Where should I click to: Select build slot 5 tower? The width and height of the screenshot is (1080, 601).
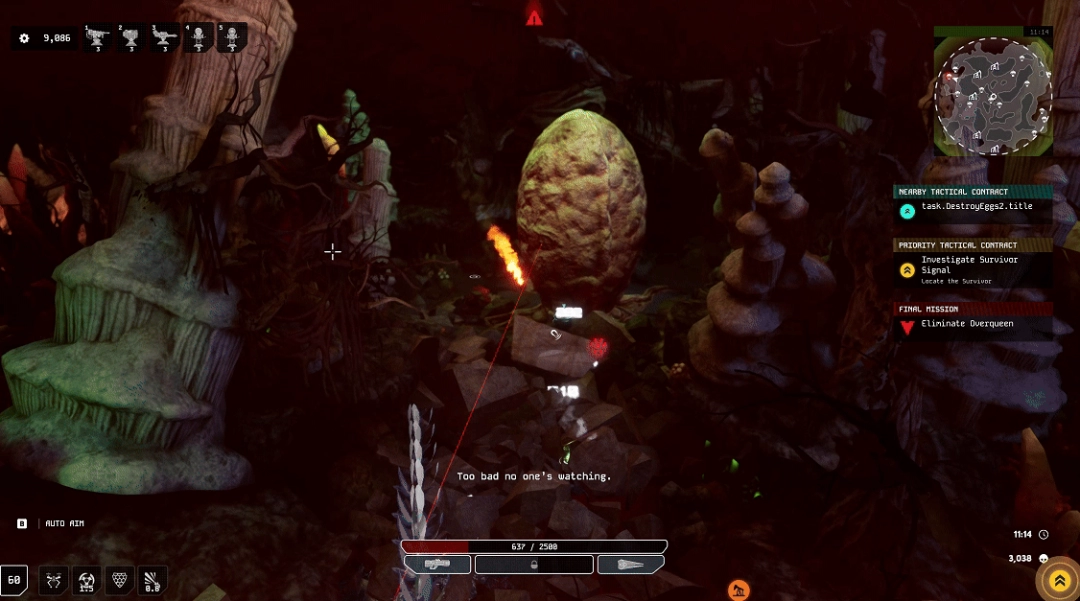(231, 39)
